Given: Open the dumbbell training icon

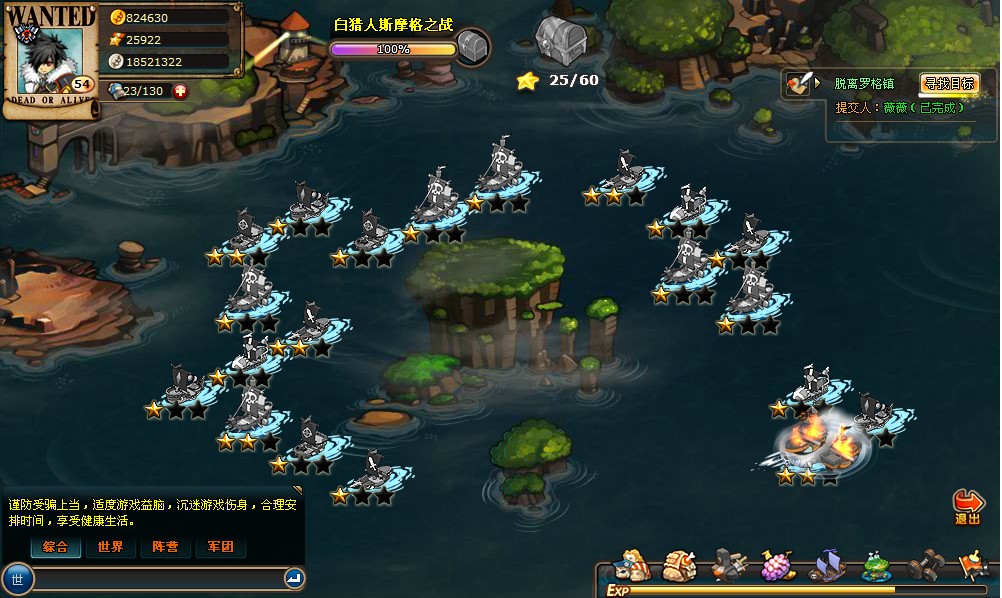Looking at the screenshot, I should 927,565.
